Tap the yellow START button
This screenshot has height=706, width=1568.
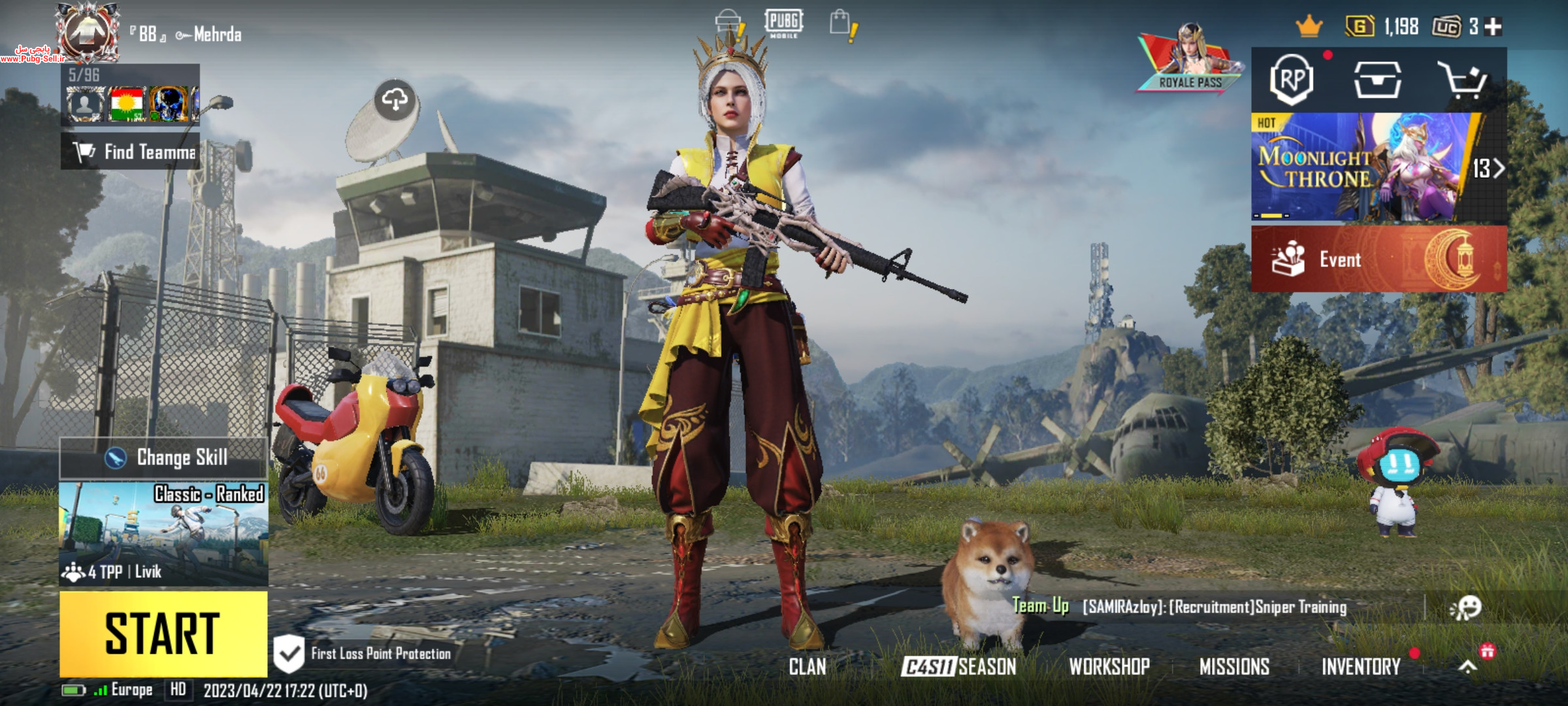pyautogui.click(x=163, y=633)
